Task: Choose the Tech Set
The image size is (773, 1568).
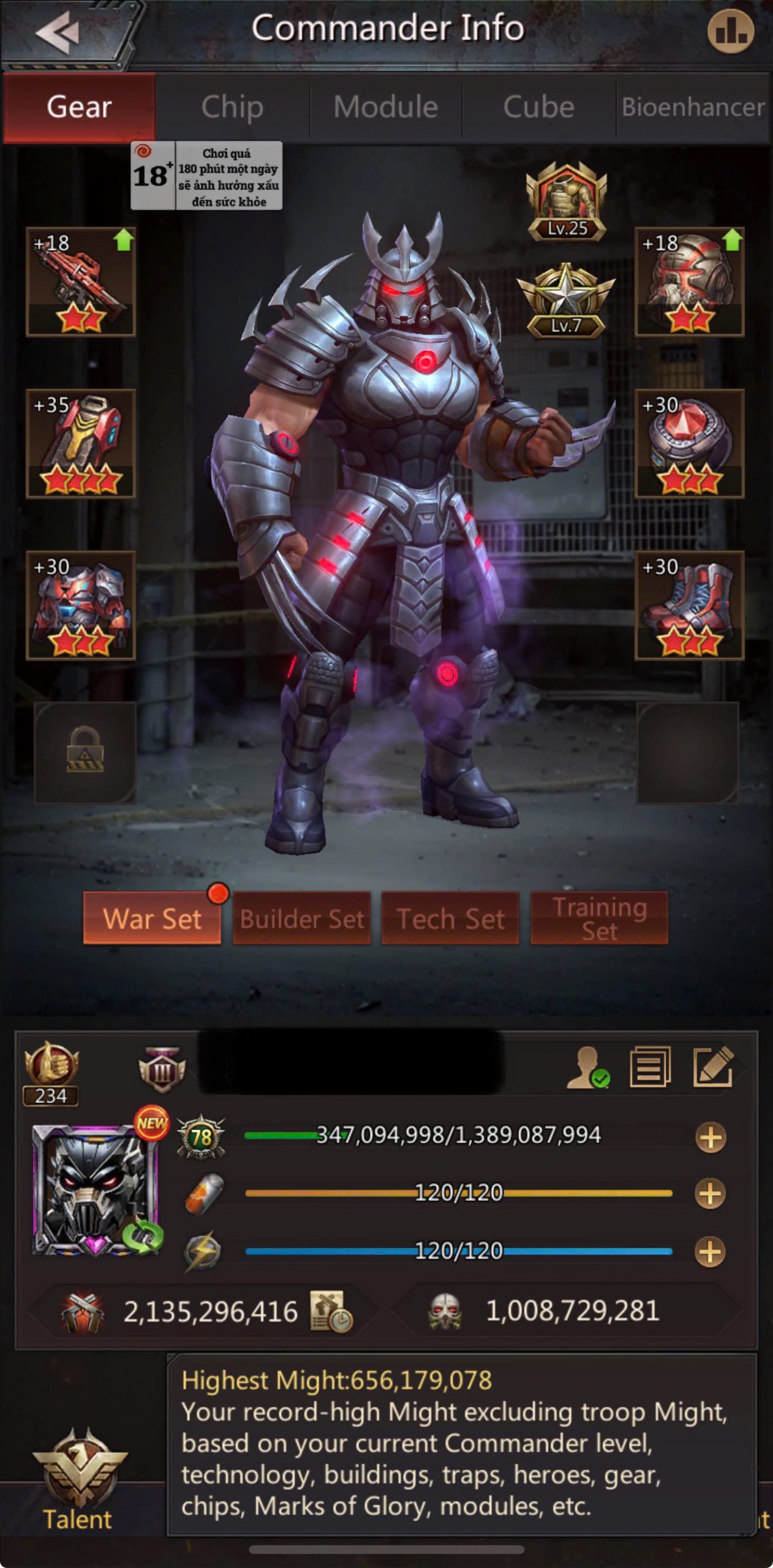Action: [450, 918]
